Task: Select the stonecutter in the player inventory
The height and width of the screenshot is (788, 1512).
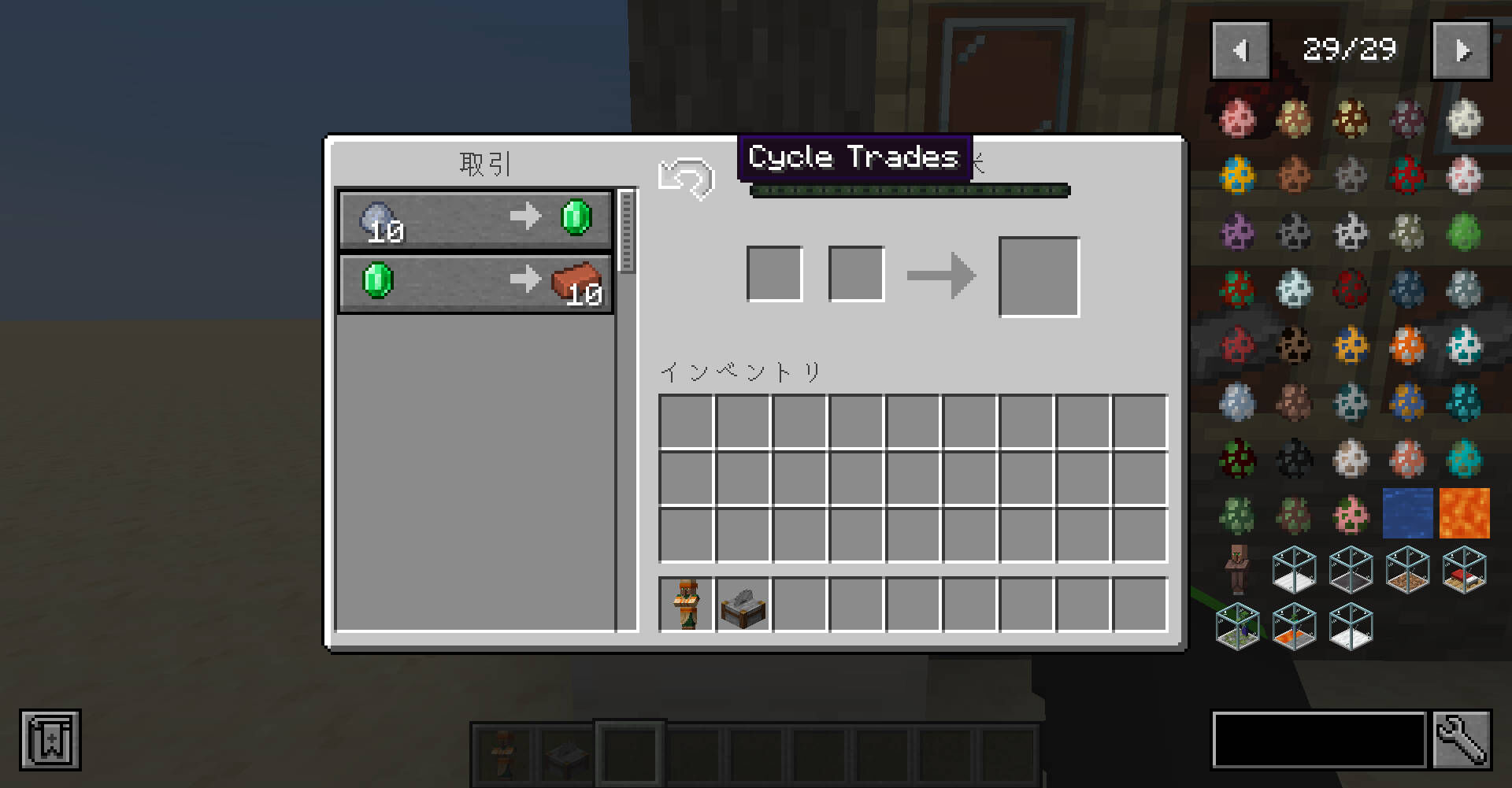Action: pos(742,605)
